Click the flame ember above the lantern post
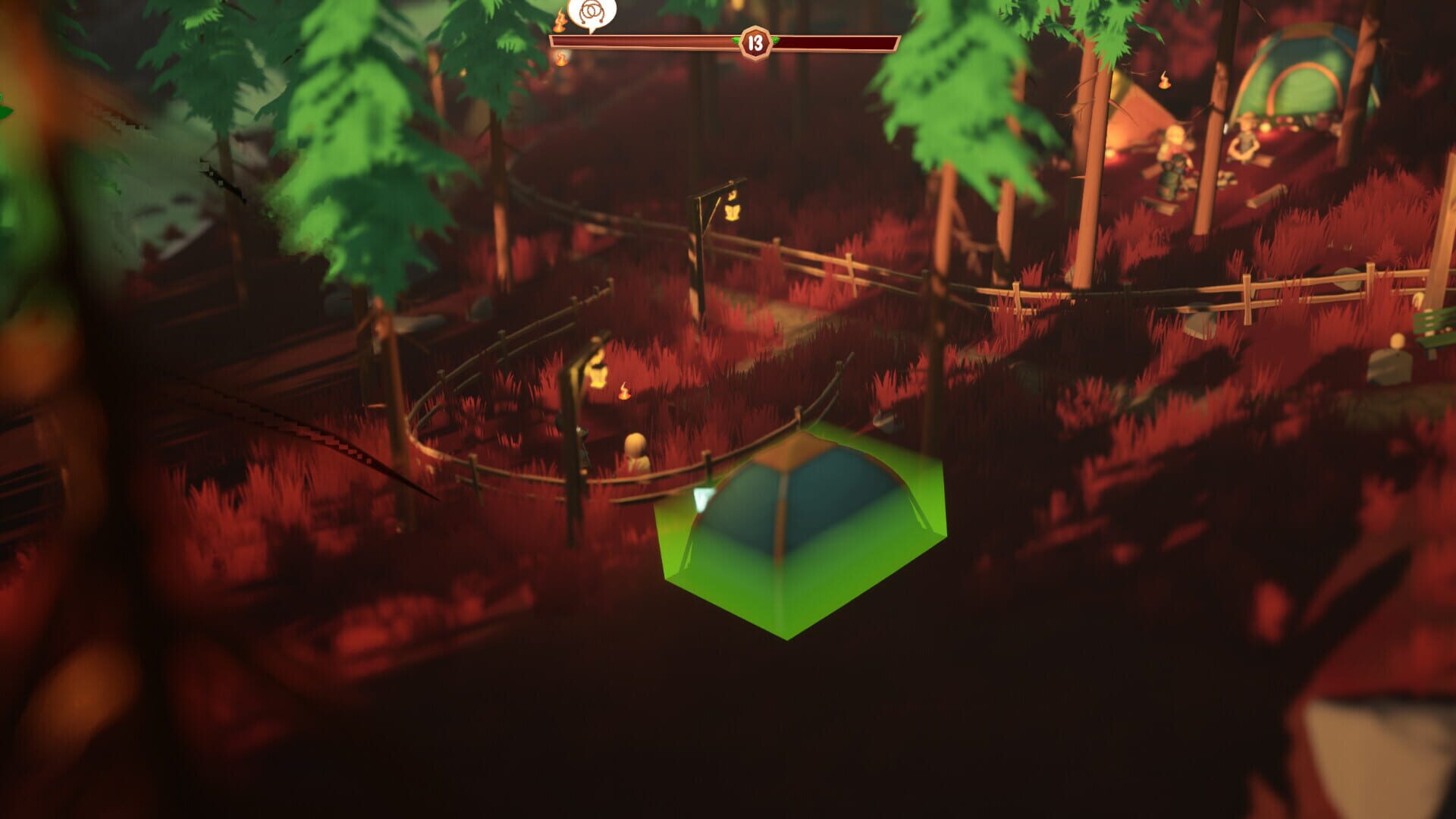Viewport: 1456px width, 819px height. coord(625,392)
